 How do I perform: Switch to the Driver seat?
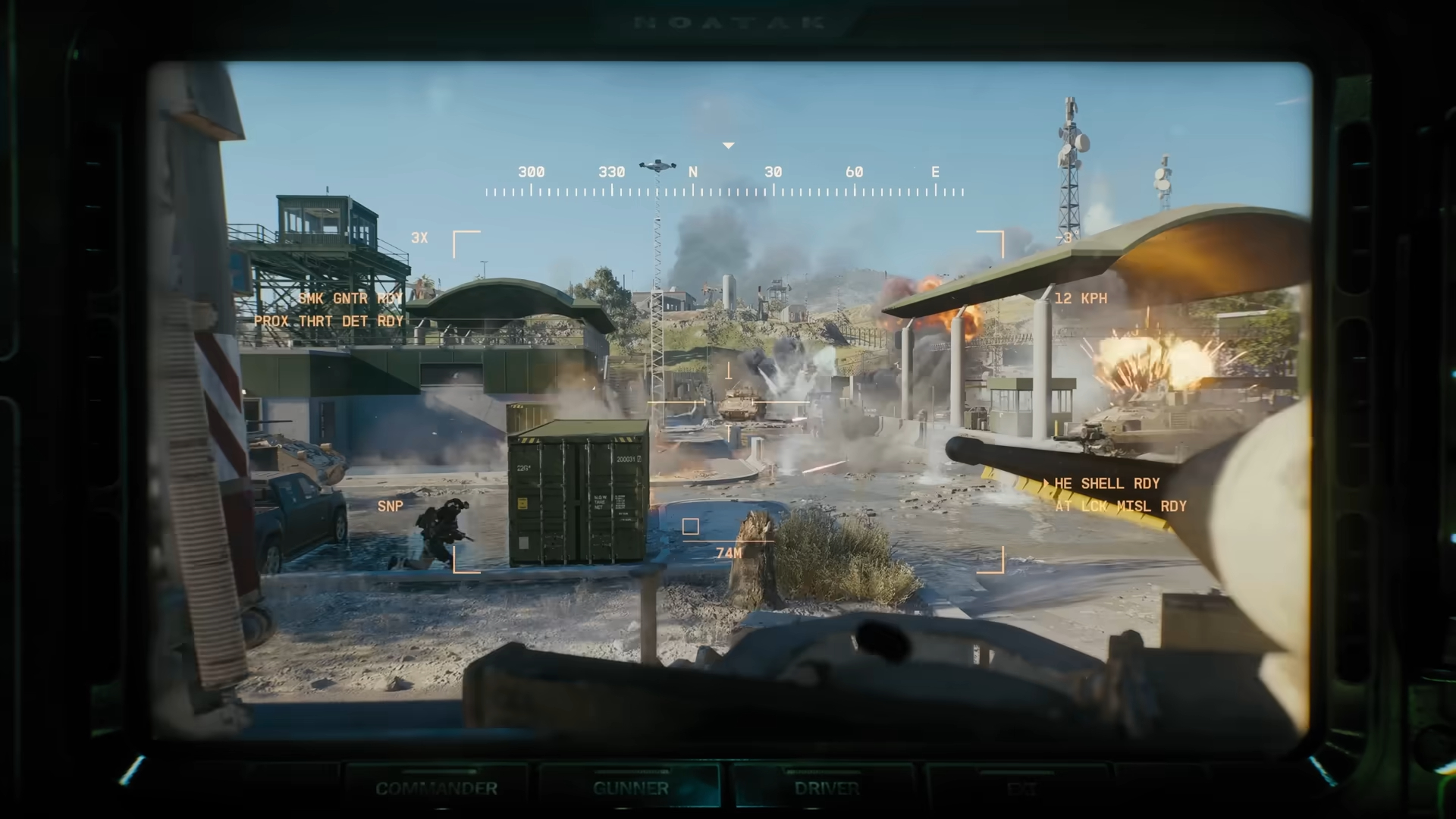tap(827, 789)
